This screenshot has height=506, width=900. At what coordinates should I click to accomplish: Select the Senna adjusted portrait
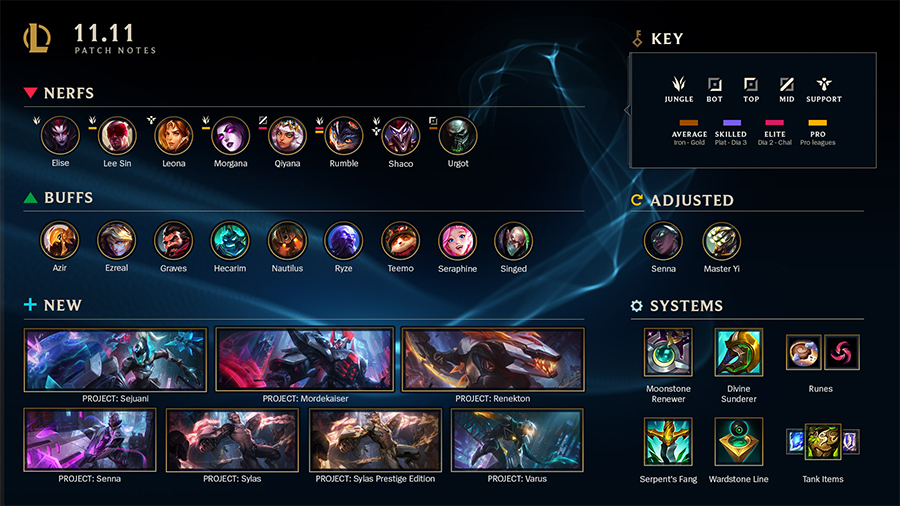[x=663, y=241]
